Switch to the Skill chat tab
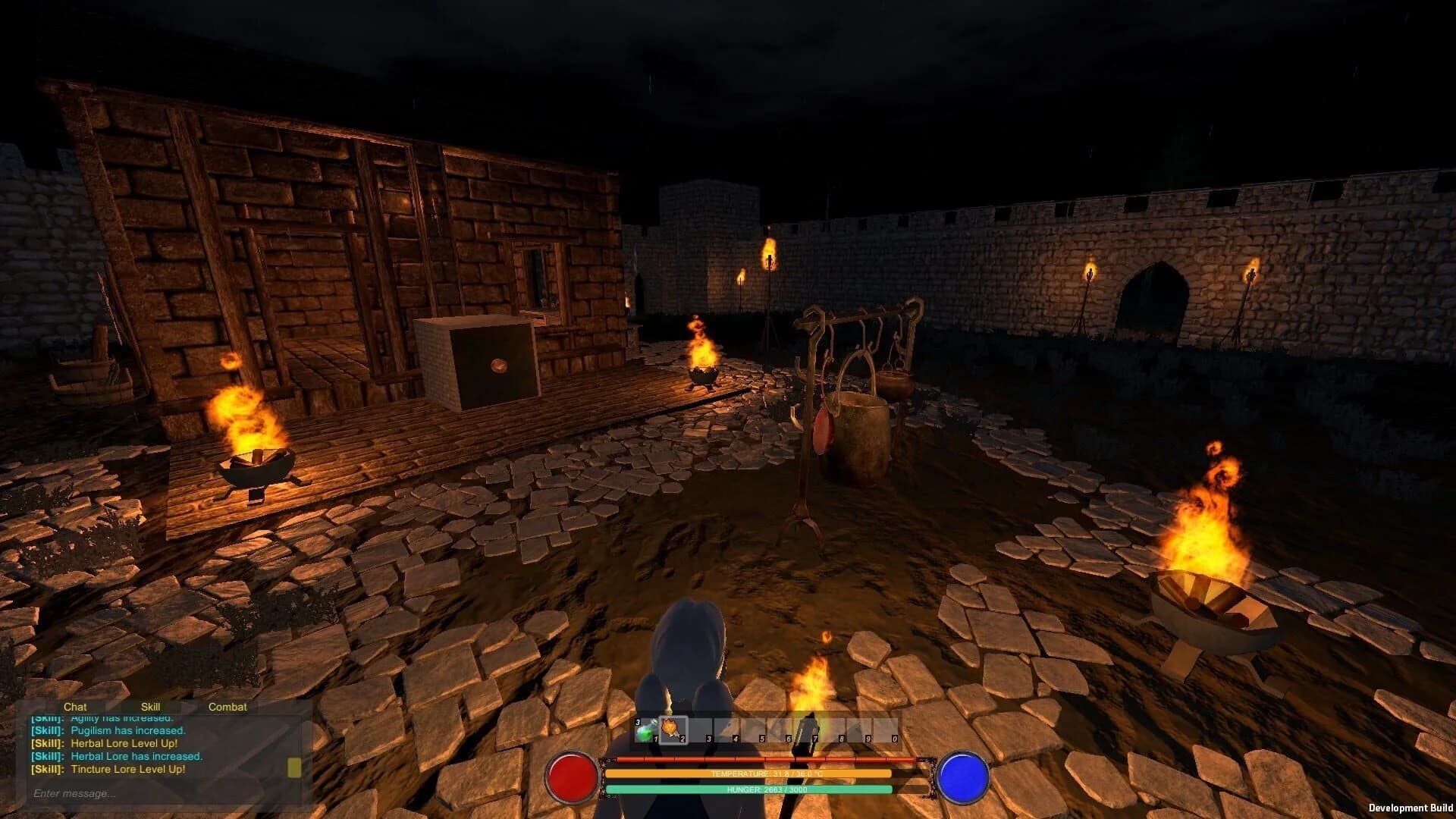The image size is (1456, 819). tap(151, 706)
